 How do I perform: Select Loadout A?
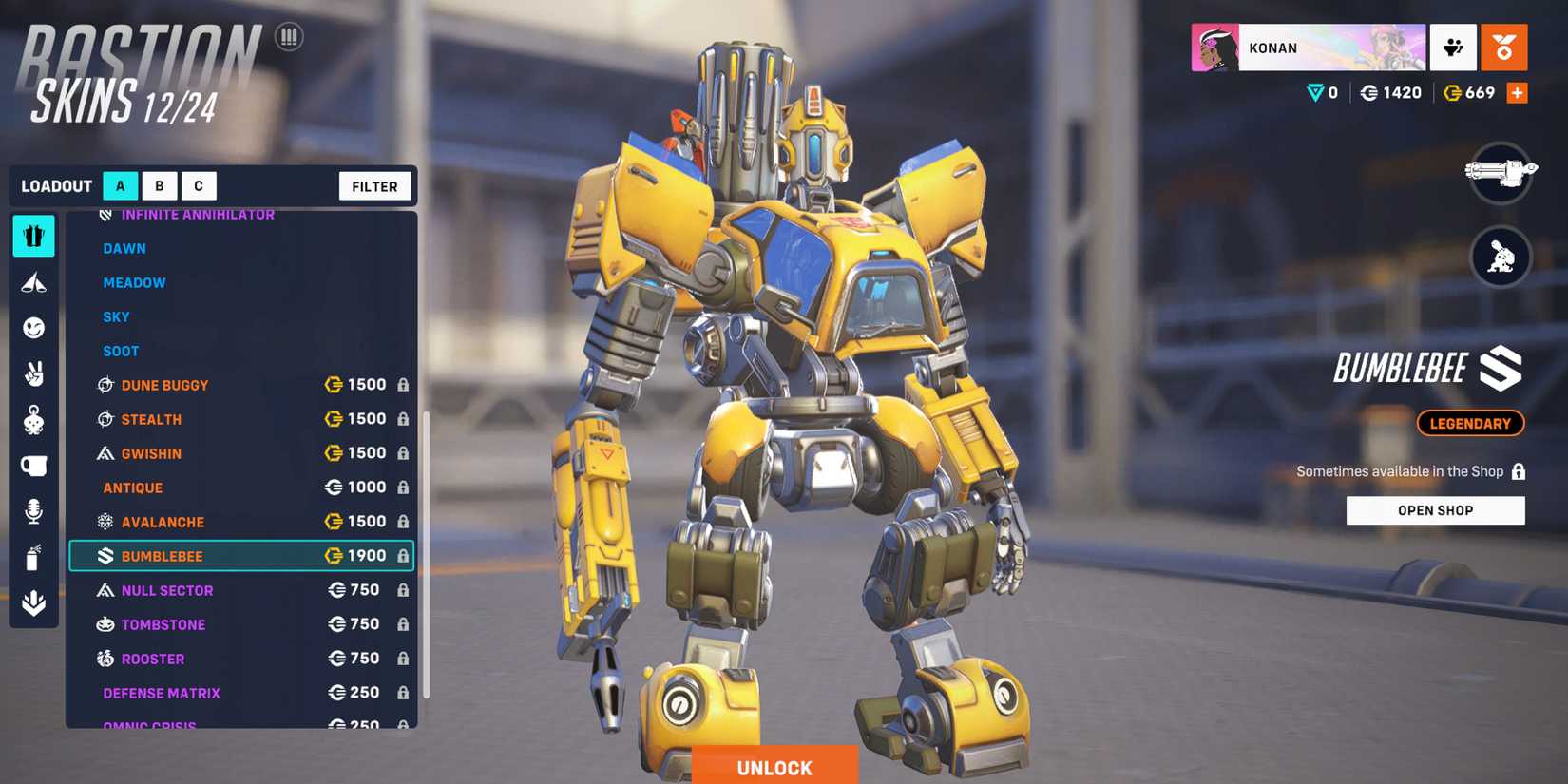(120, 185)
